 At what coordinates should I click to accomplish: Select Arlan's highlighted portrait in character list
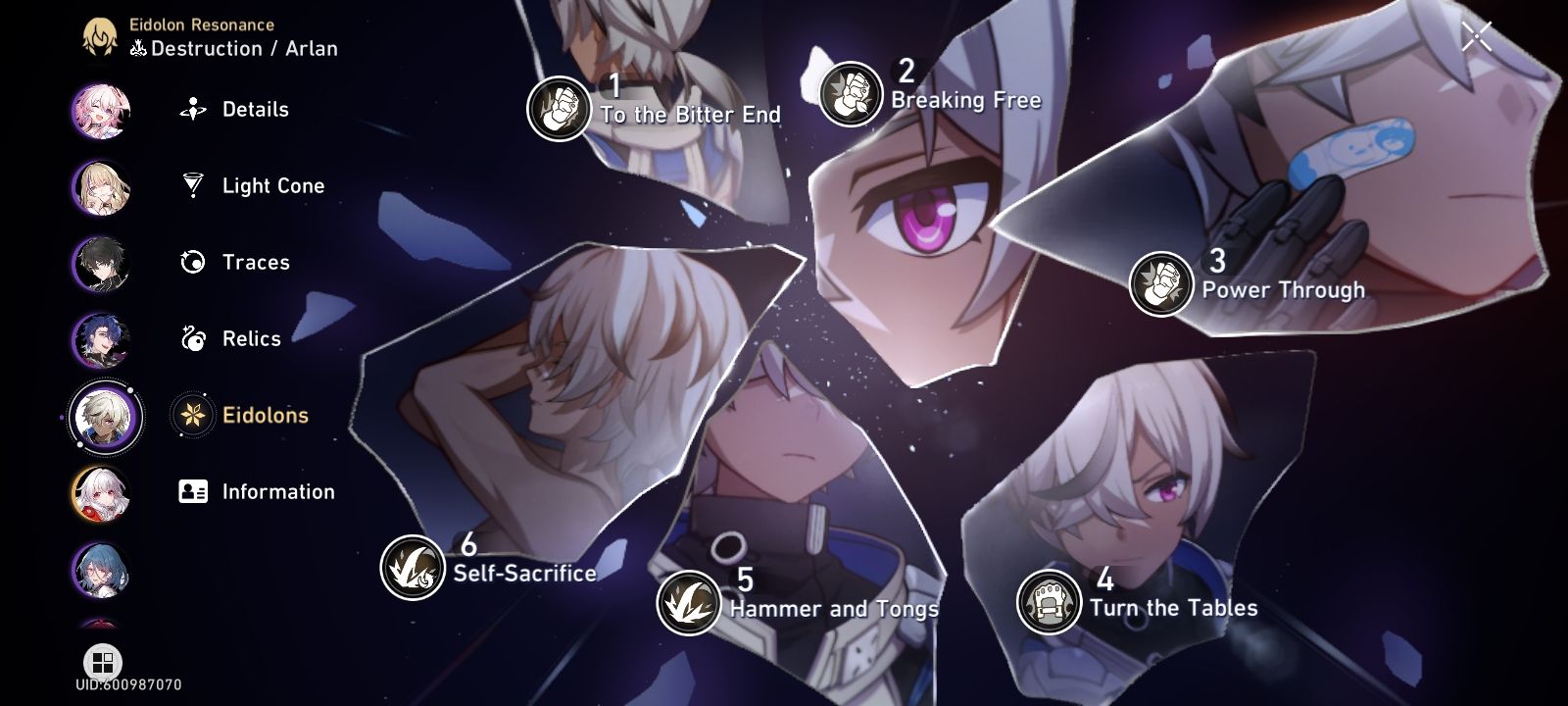click(x=101, y=417)
